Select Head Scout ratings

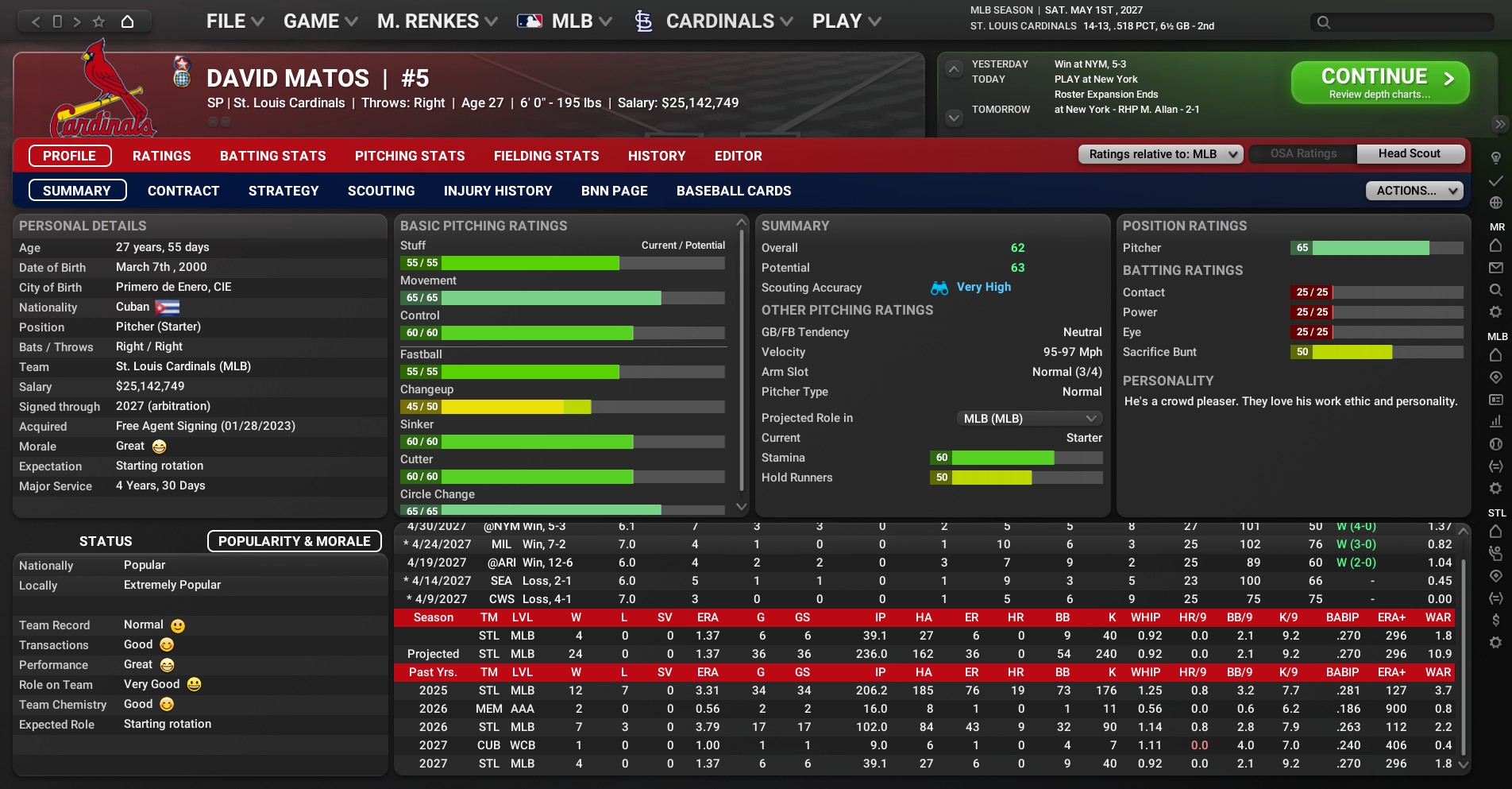tap(1409, 153)
